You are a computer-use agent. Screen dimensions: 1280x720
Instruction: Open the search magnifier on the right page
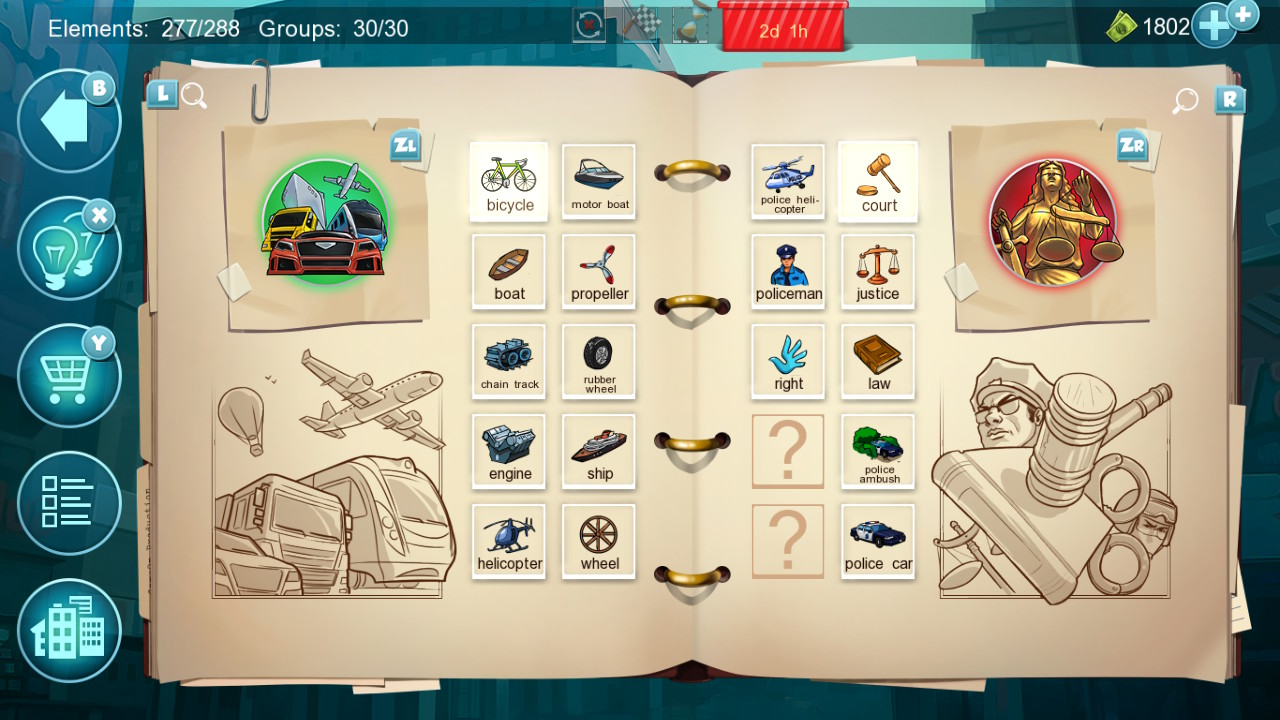[1184, 101]
